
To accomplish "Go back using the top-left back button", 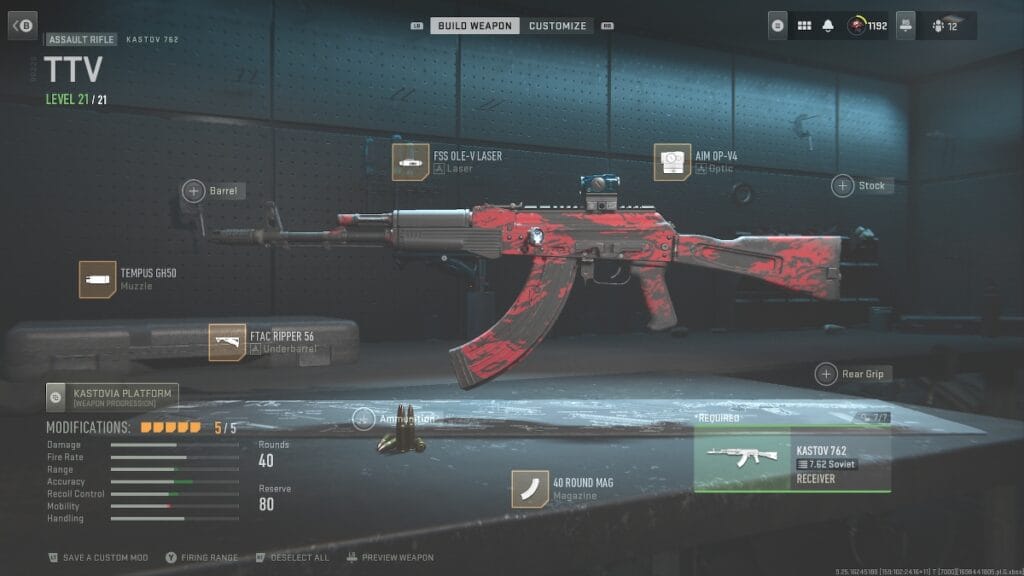I will tap(22, 25).
